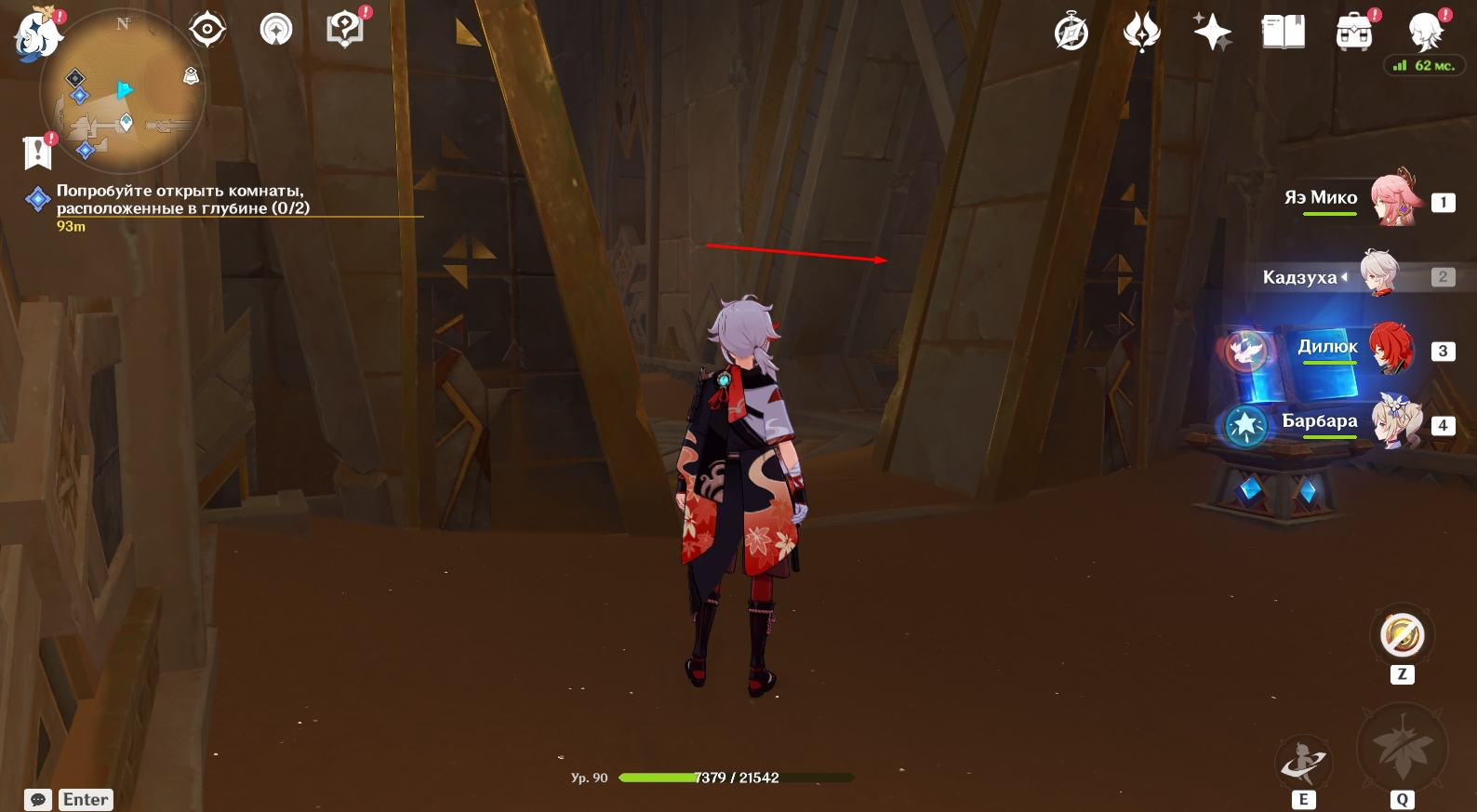This screenshot has width=1477, height=812.
Task: Select the tracked quest objective text
Action: 182,199
